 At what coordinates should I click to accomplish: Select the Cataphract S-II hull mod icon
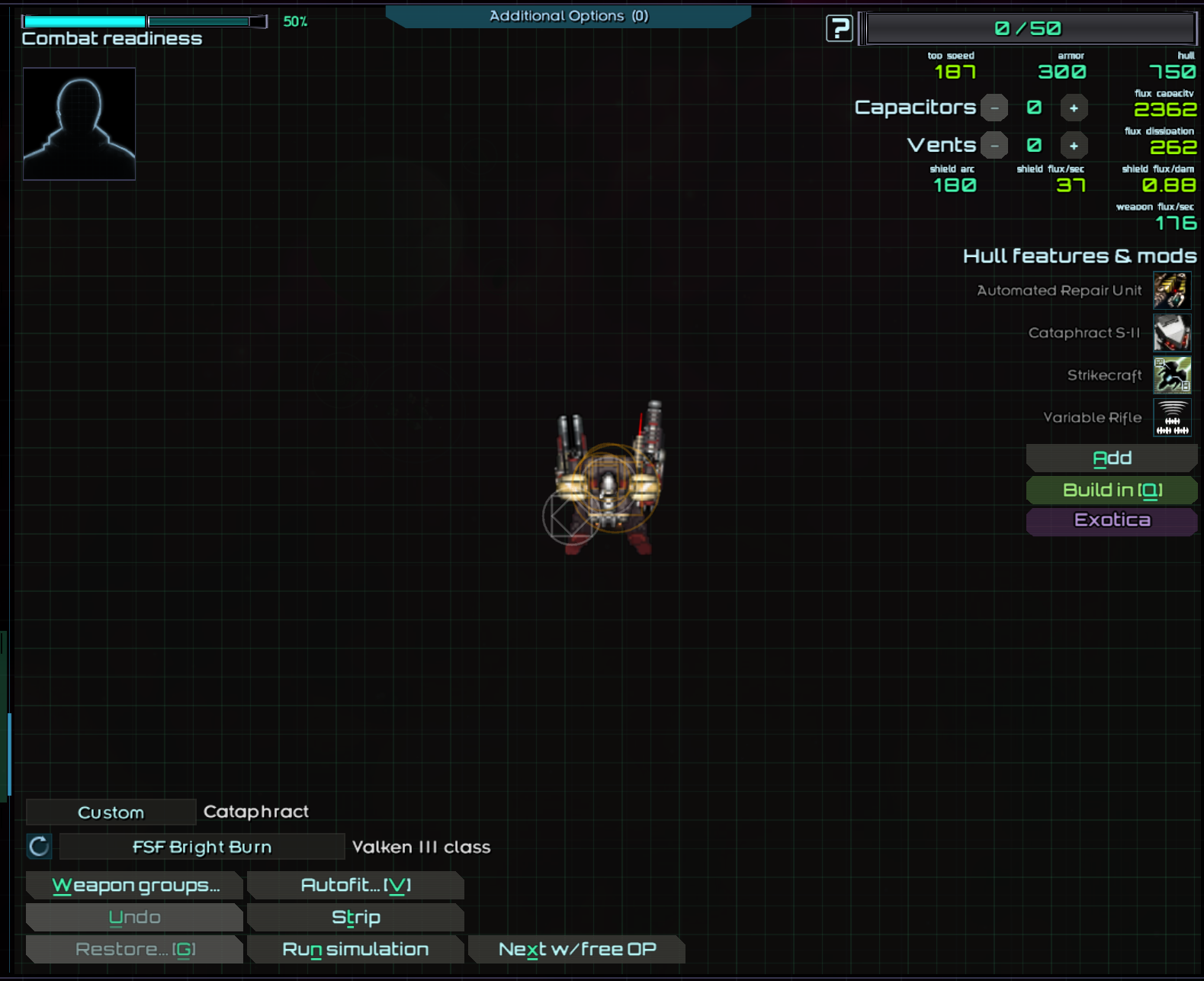click(1172, 333)
